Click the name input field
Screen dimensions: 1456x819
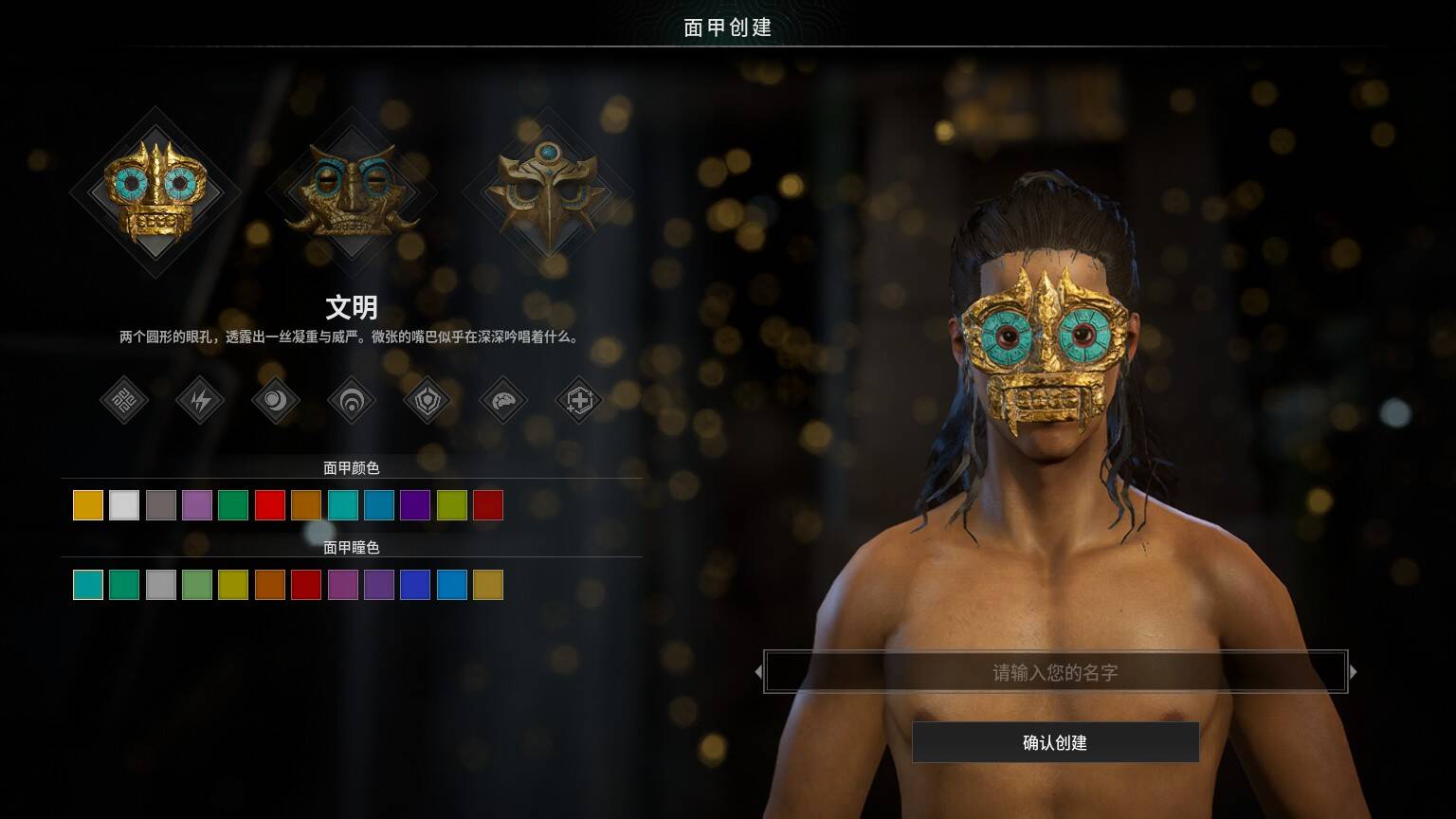click(x=1055, y=672)
